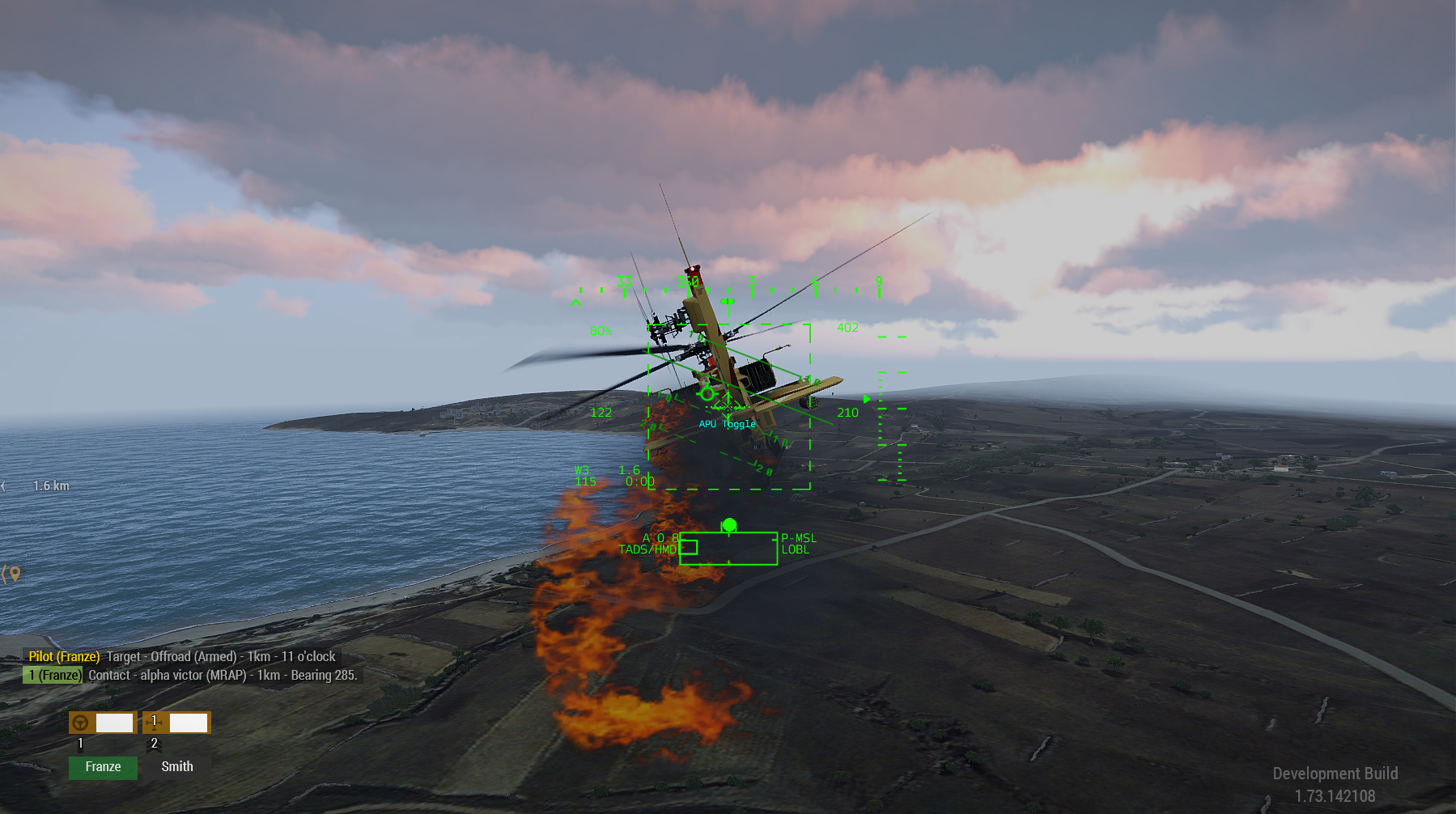The image size is (1456, 814).
Task: Toggle the APU using the APU Toggle hint
Action: [x=726, y=423]
